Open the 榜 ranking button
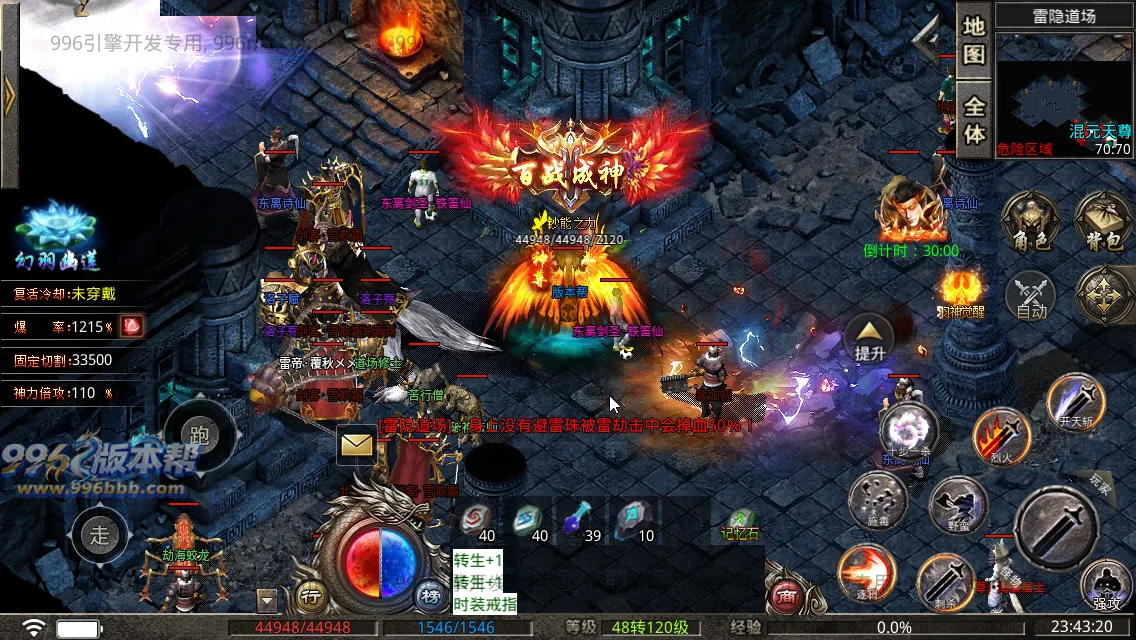1136x640 pixels. point(430,596)
